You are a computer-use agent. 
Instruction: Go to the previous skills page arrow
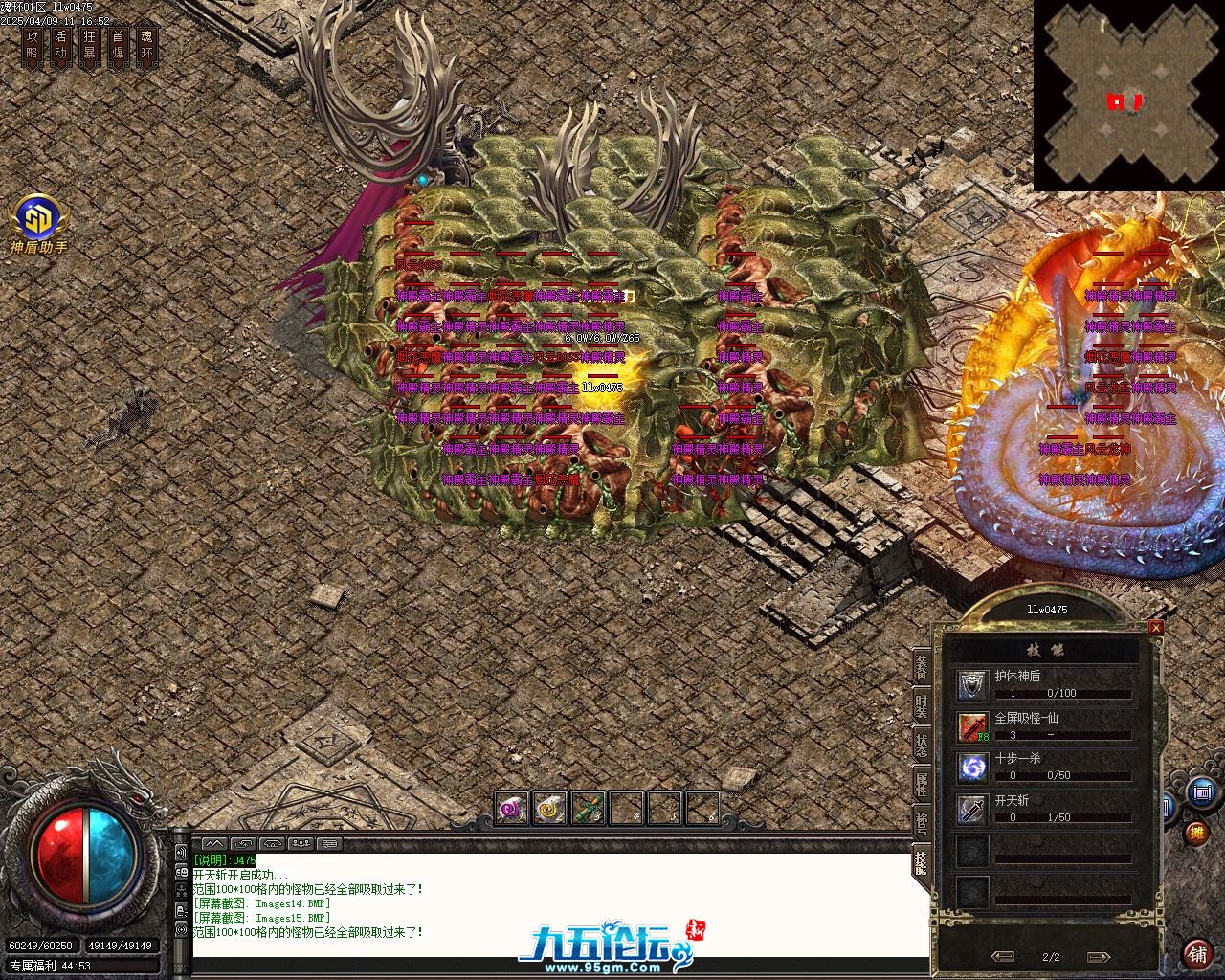1003,956
